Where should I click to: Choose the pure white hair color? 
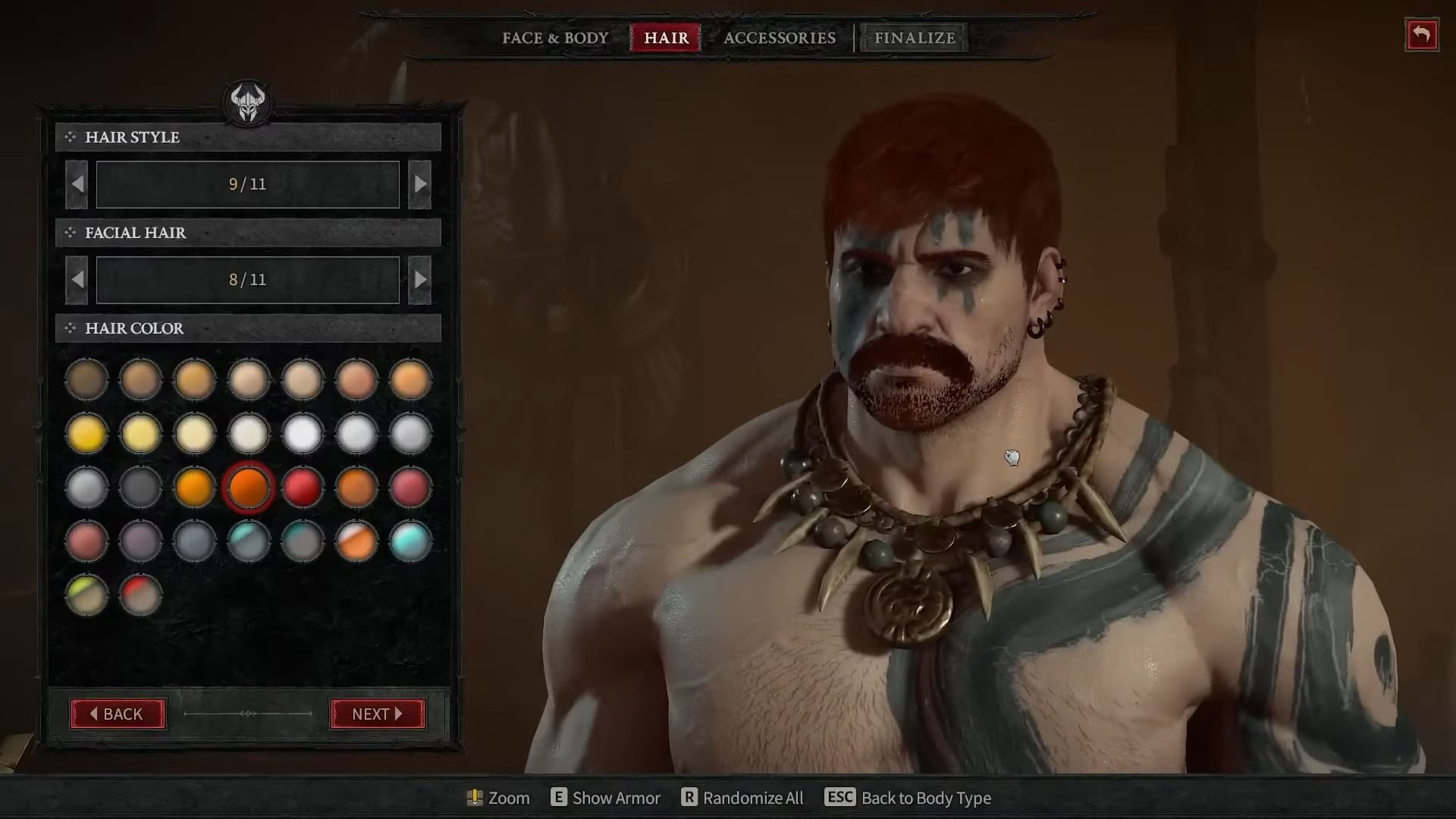(x=302, y=434)
